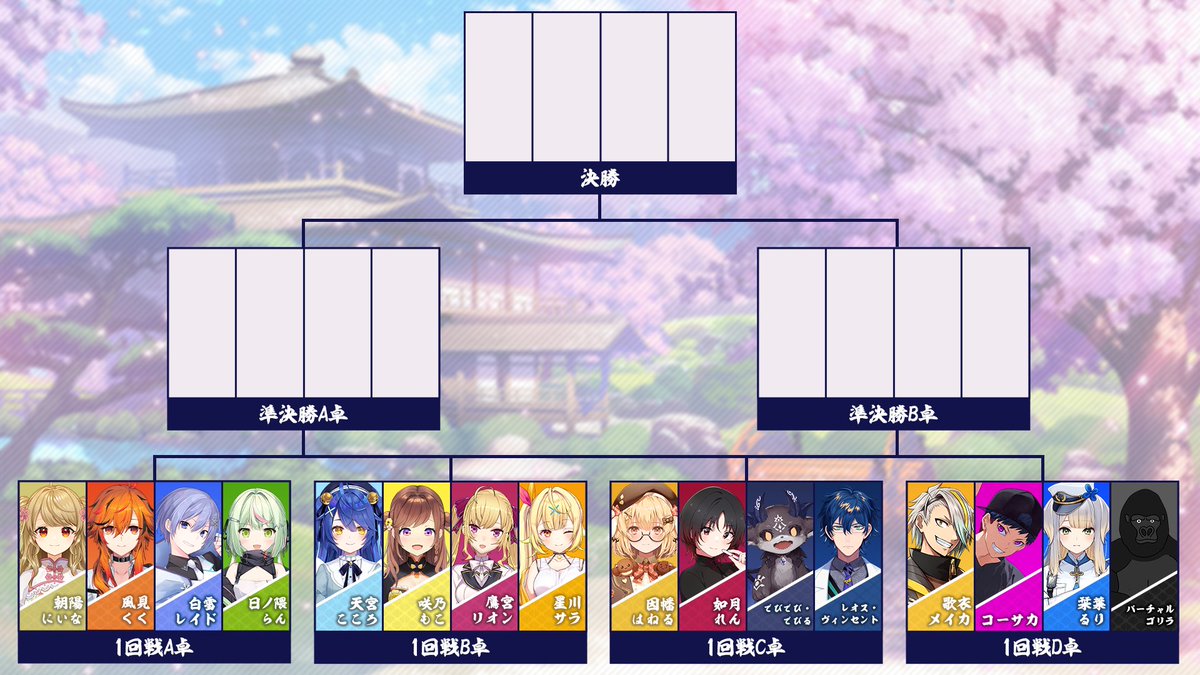Select the 栞葉るり player card
The image size is (1200, 675).
[1076, 555]
